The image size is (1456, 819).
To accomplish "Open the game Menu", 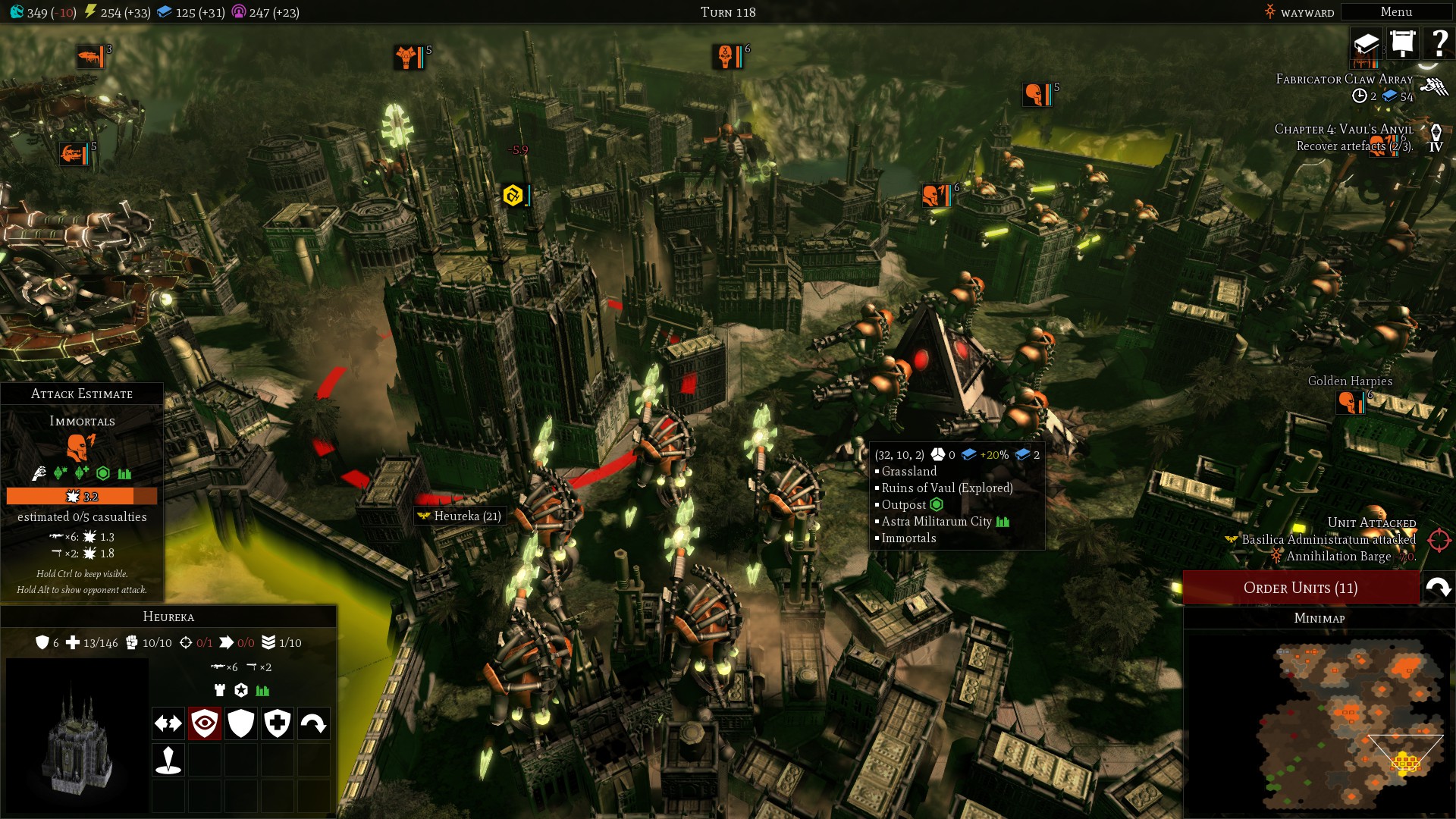I will 1396,12.
